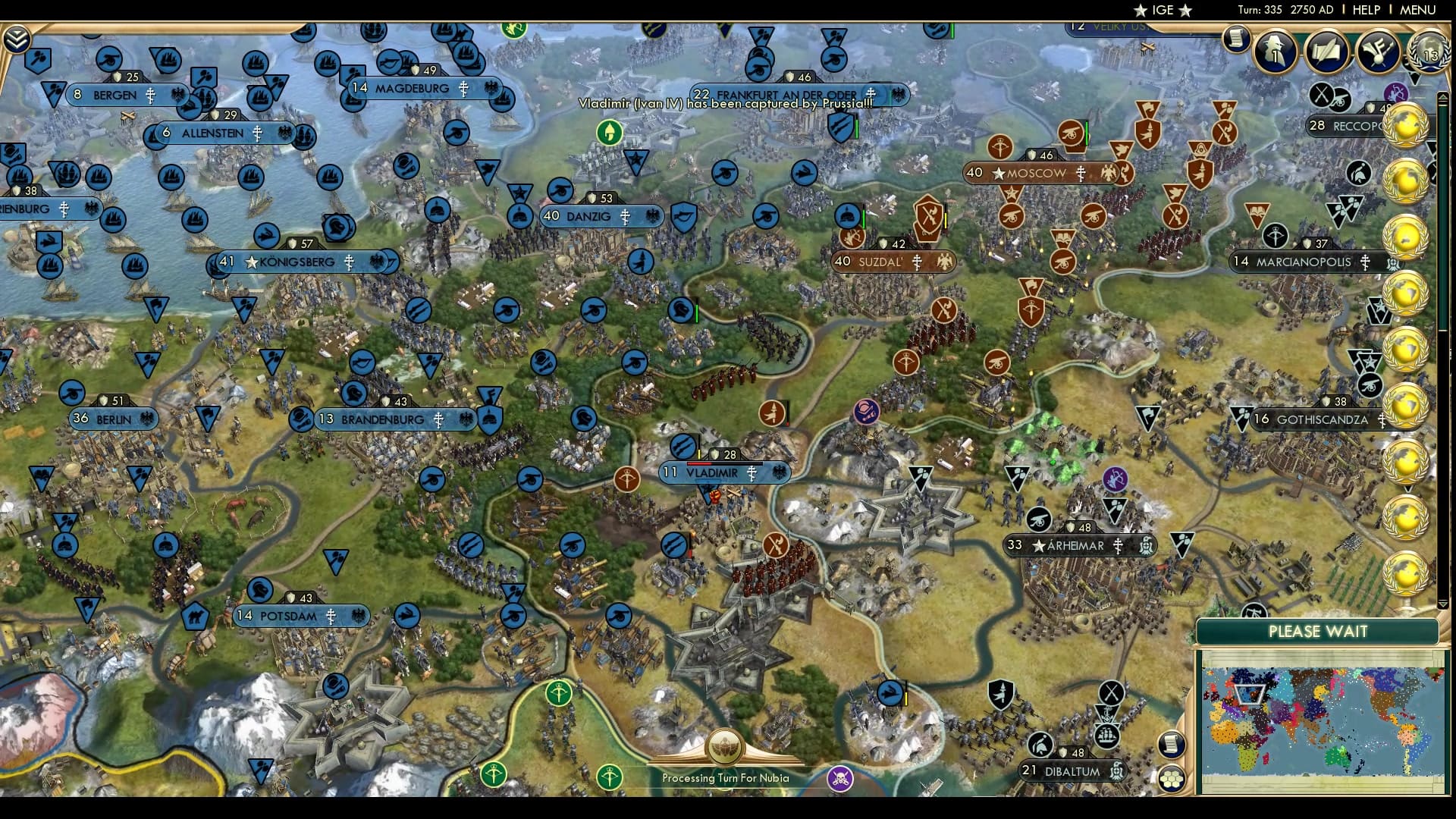
Task: Click the scroll icon beside the minimap
Action: click(1171, 744)
